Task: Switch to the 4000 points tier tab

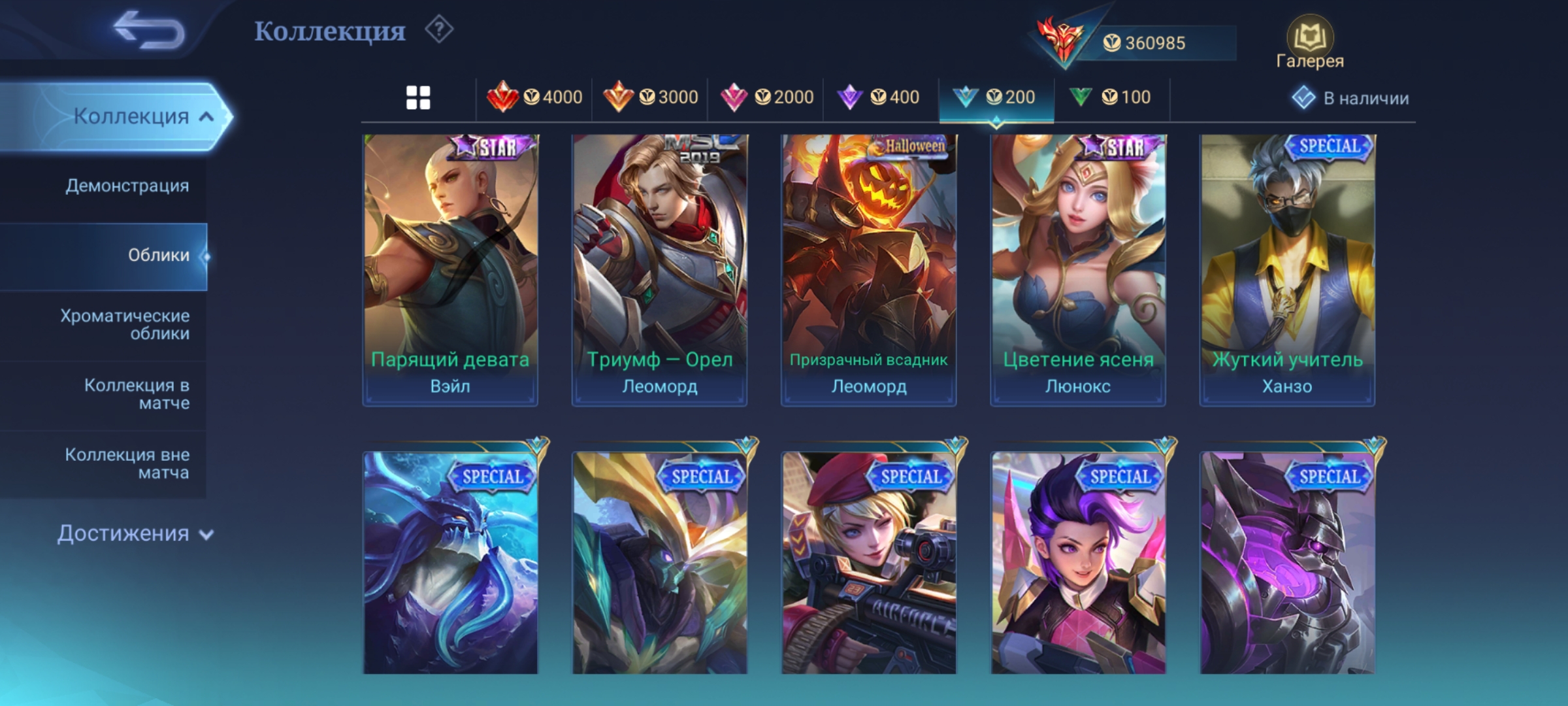Action: [534, 98]
